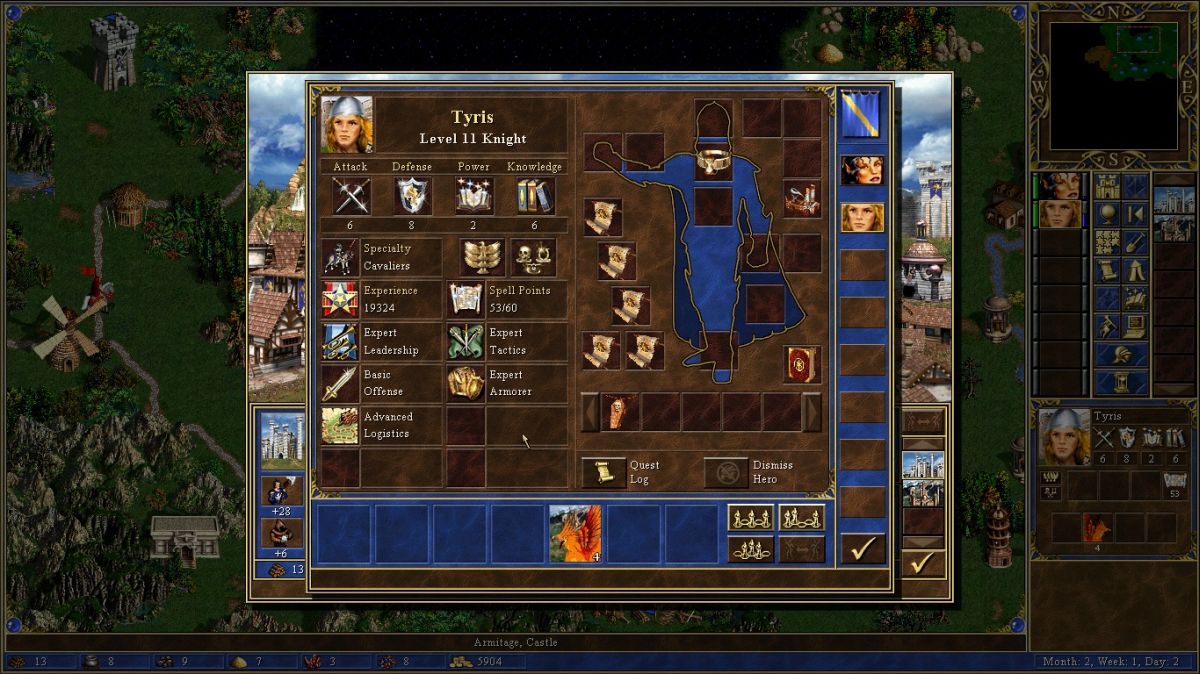Select the orange creature army stack
The height and width of the screenshot is (674, 1200).
click(575, 533)
